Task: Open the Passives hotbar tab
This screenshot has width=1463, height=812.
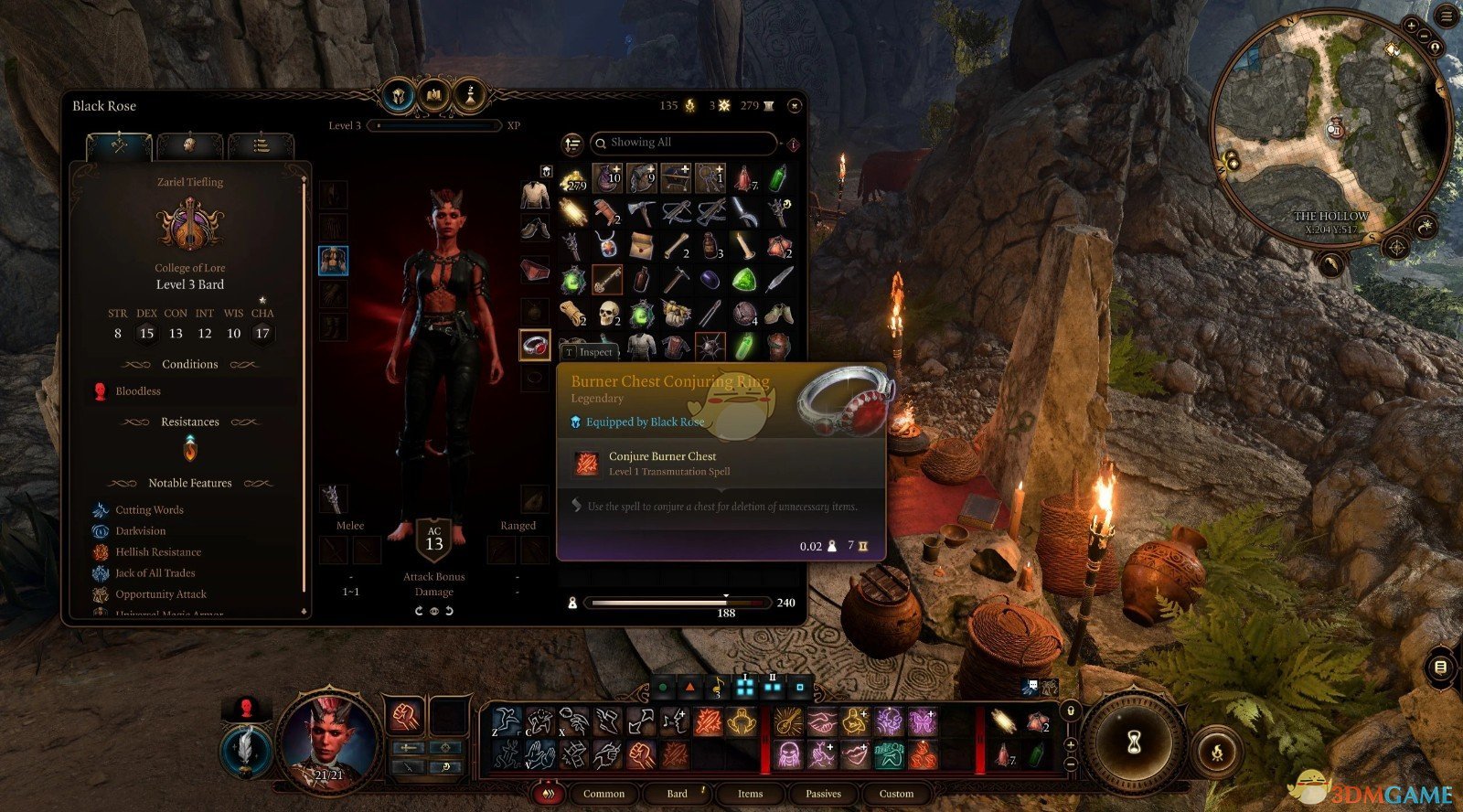Action: pos(823,794)
